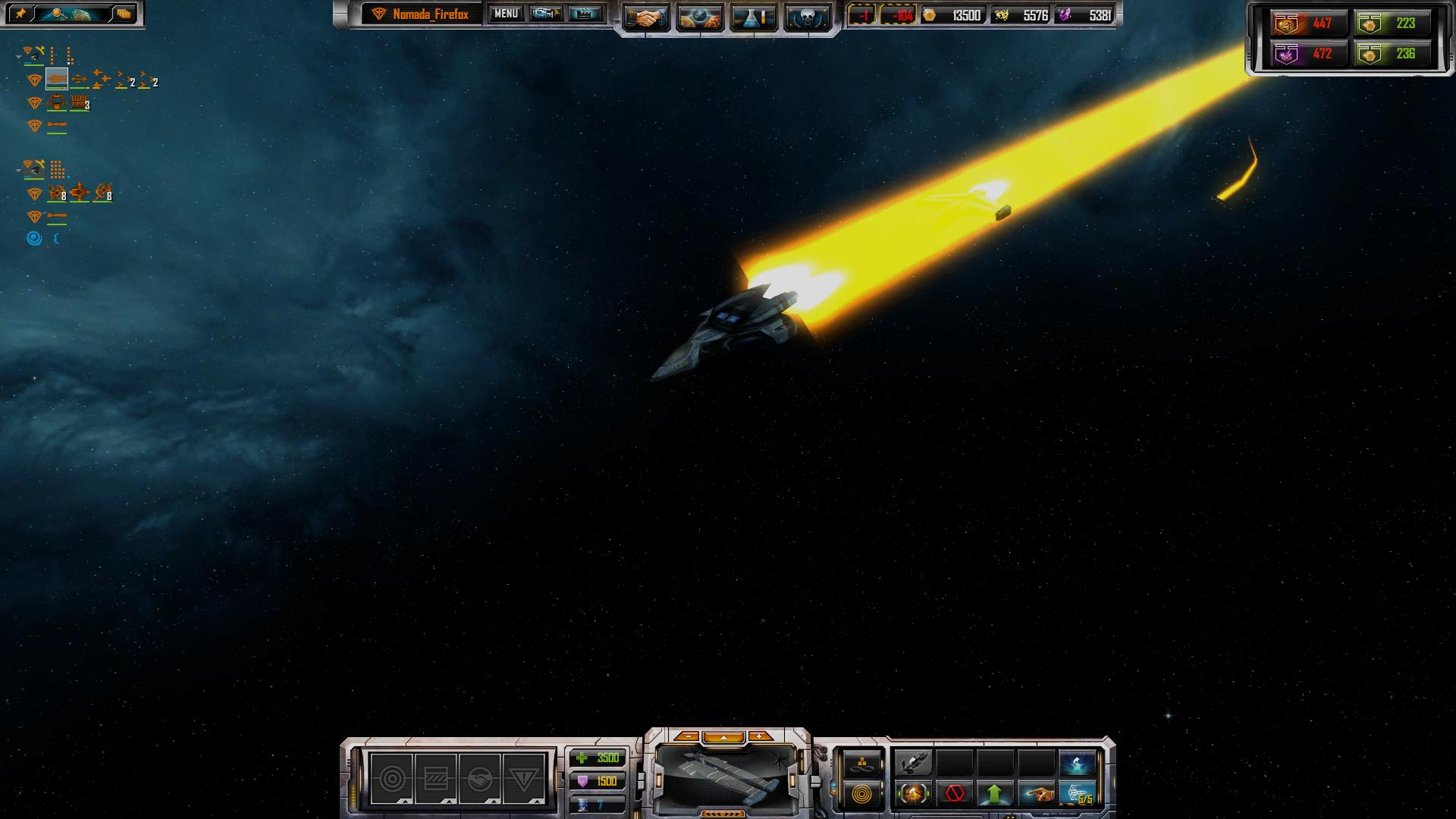This screenshot has width=1456, height=819.
Task: Select the pointing hand command icon
Action: (x=1036, y=794)
